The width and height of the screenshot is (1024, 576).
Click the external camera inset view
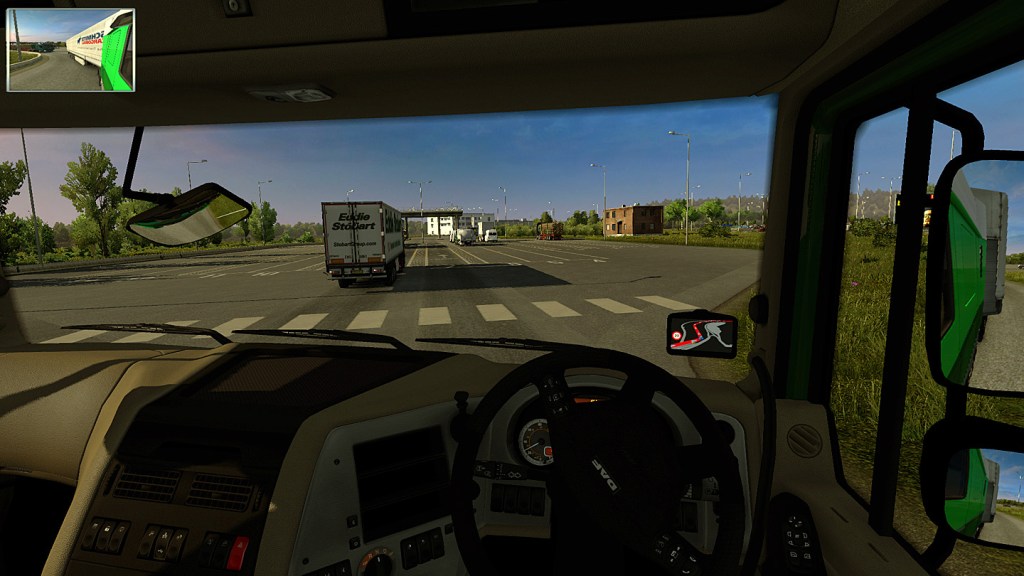[70, 50]
